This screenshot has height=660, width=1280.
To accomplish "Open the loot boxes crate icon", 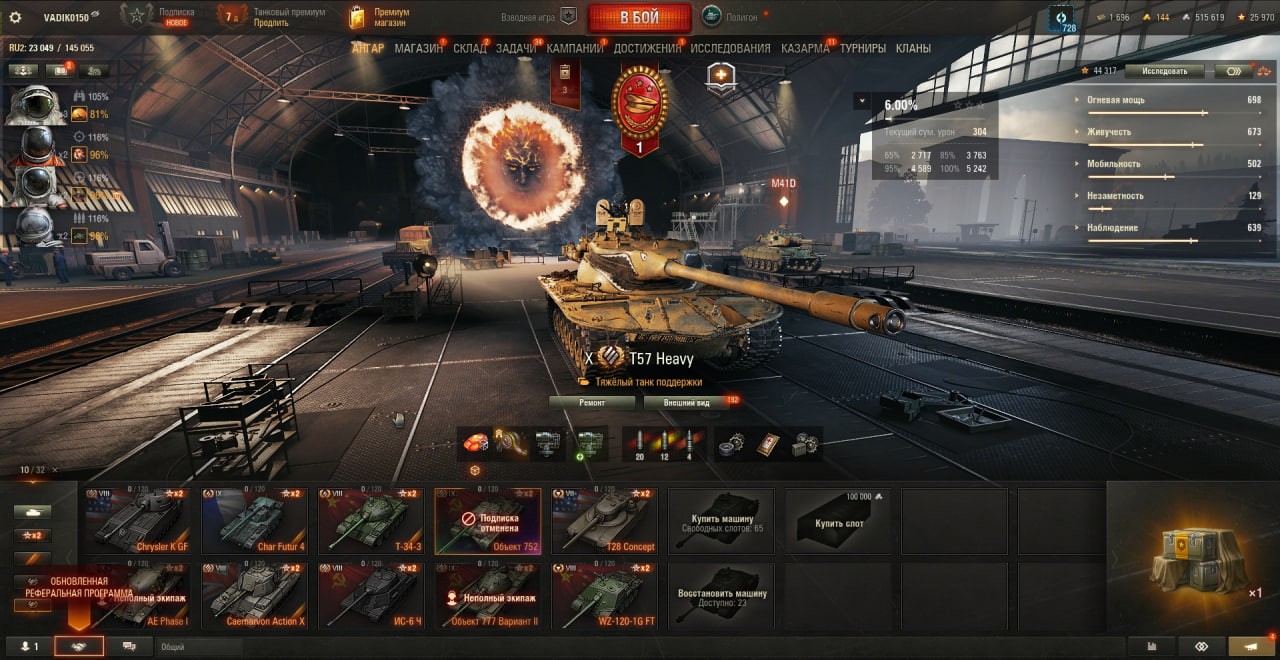I will tap(1199, 558).
